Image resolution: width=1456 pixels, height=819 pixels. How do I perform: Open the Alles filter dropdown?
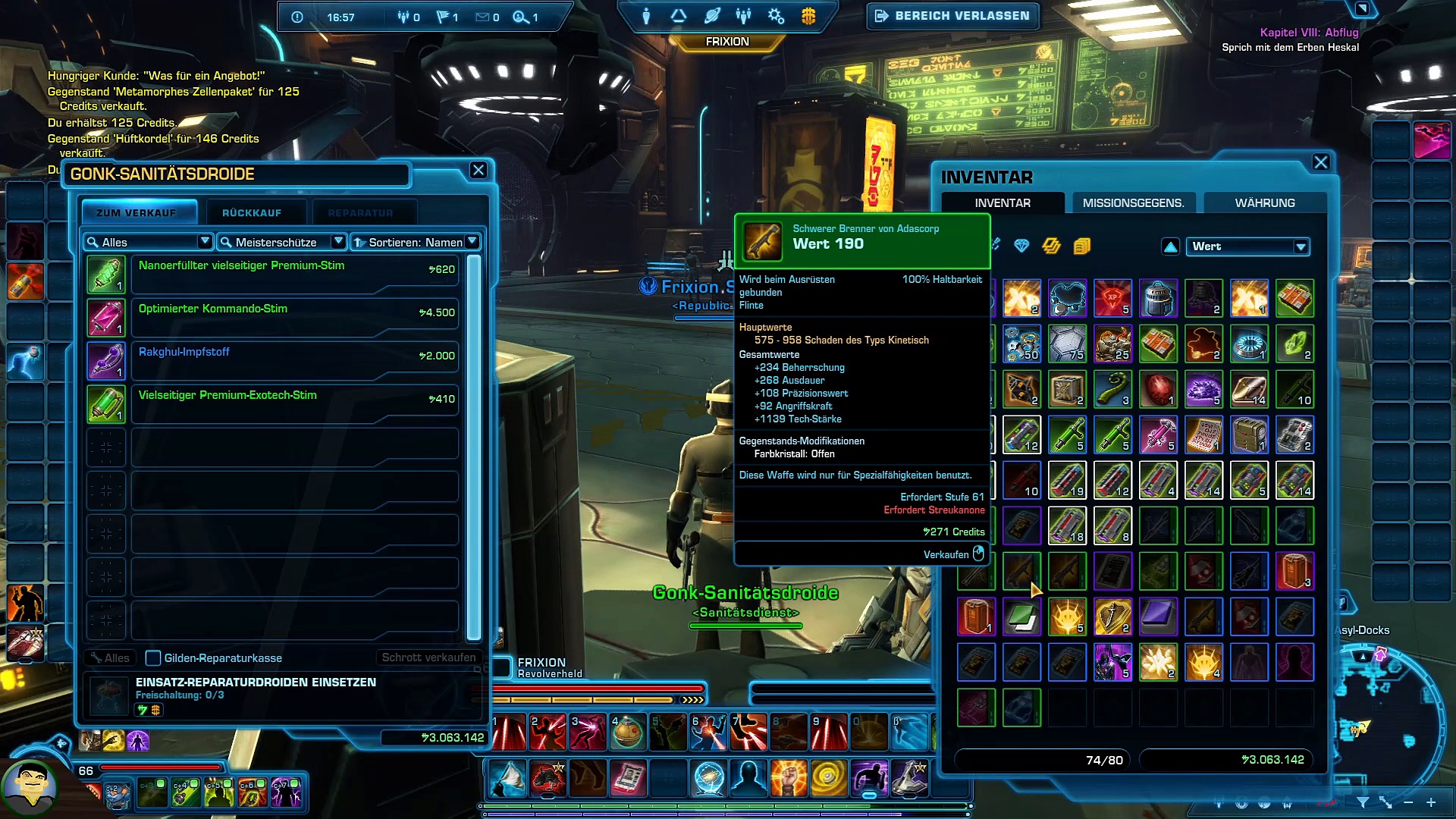[x=148, y=242]
